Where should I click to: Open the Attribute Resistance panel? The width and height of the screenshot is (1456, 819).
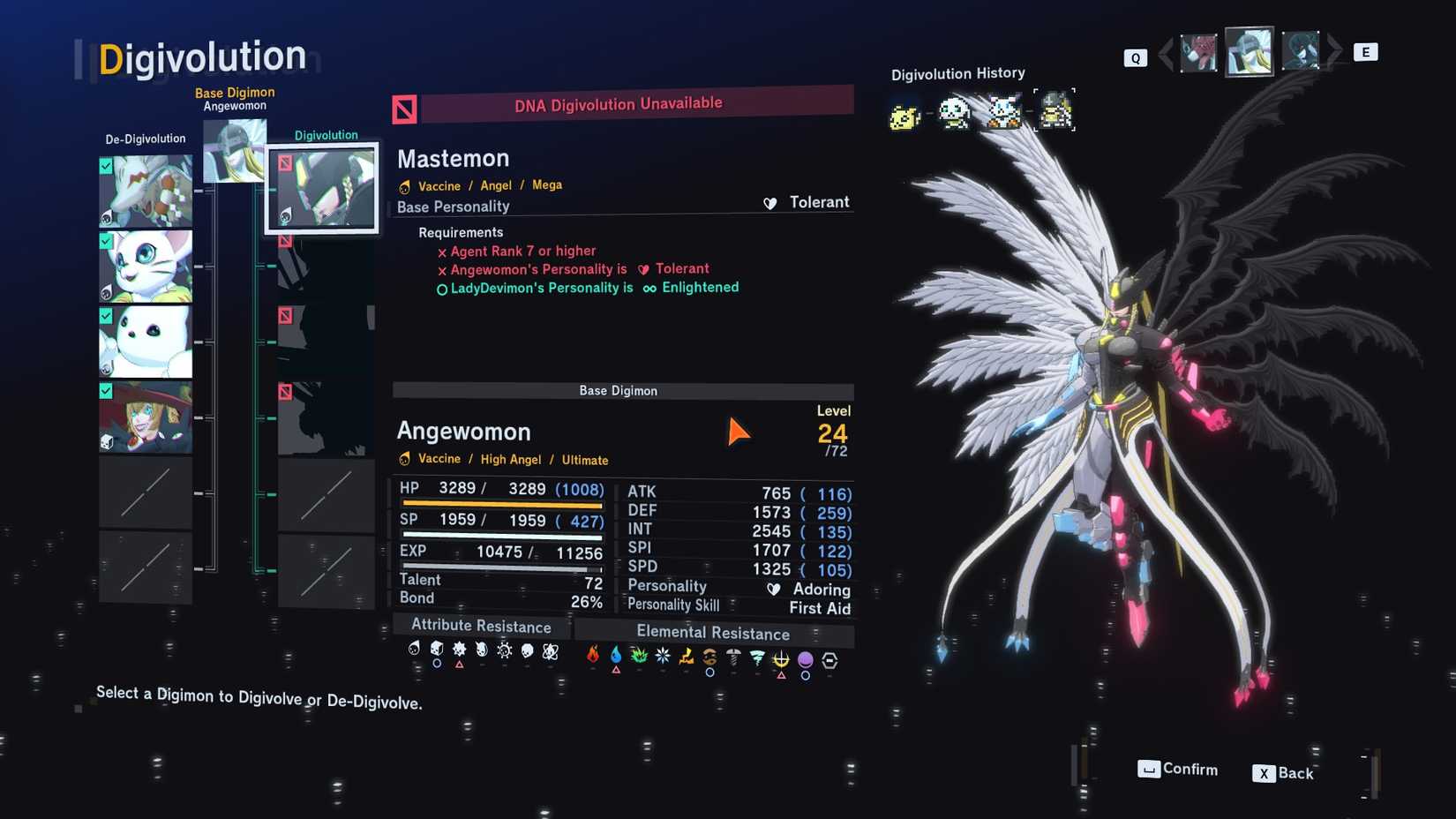click(x=481, y=627)
